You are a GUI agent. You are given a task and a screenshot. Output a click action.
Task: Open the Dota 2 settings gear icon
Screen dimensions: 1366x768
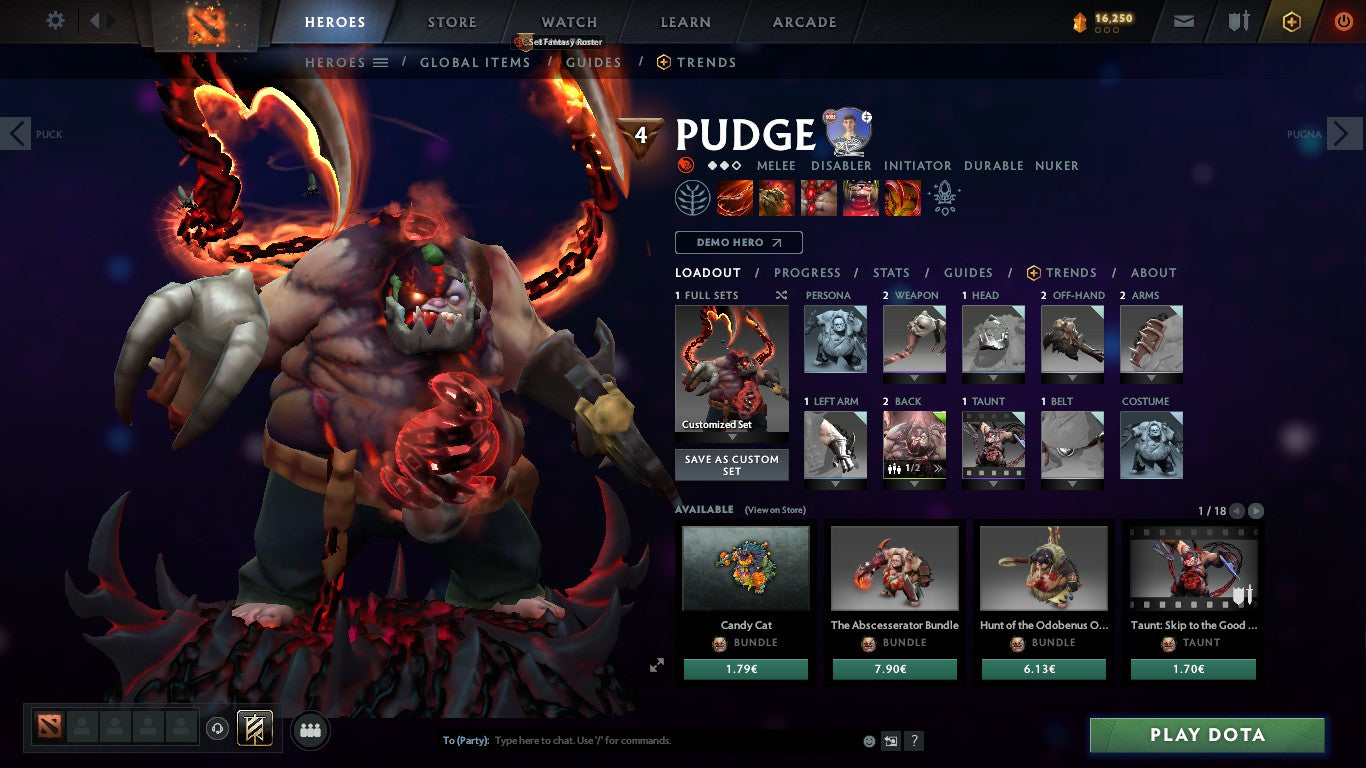tap(55, 21)
